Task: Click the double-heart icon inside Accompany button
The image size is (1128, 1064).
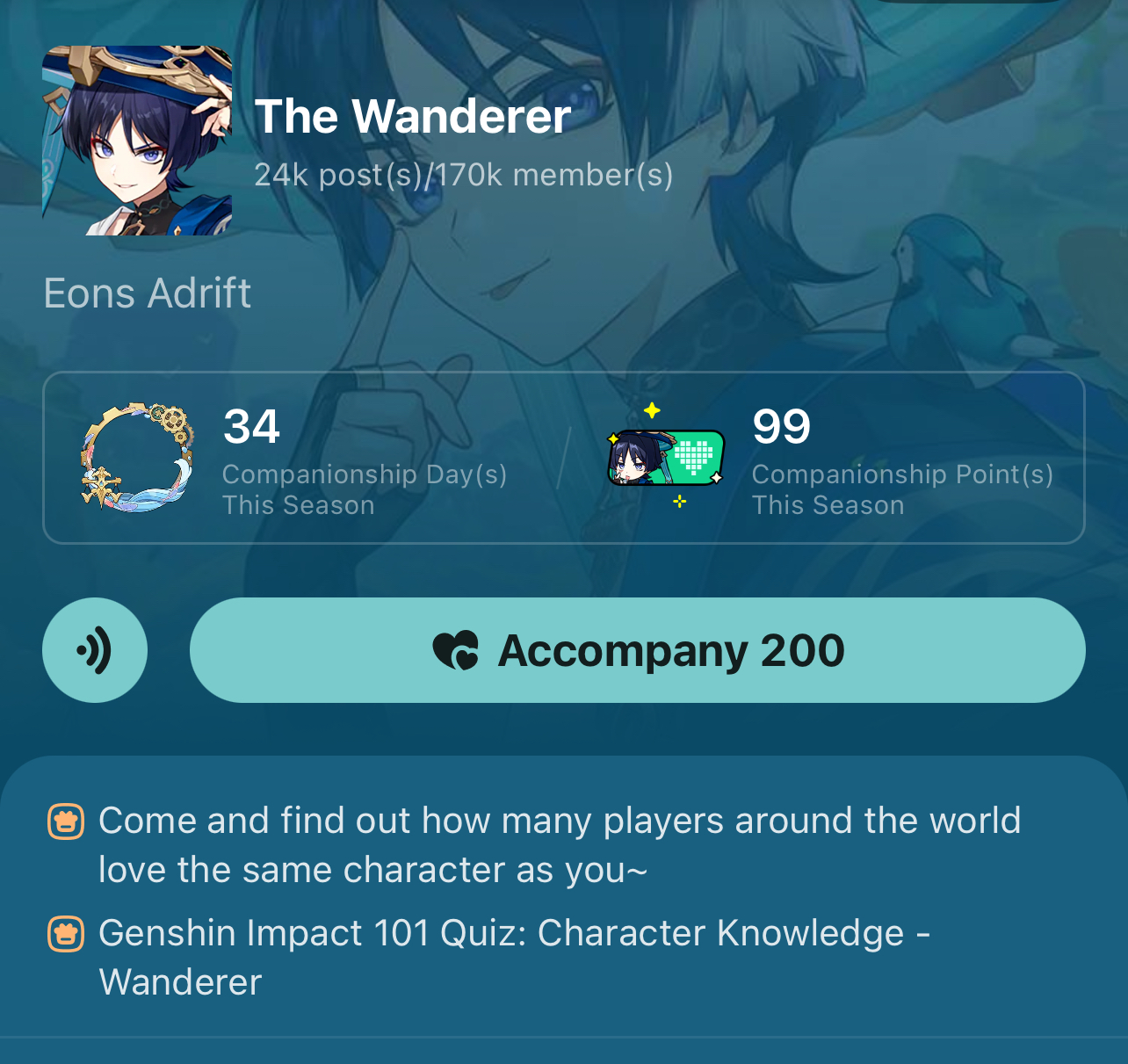Action: click(x=454, y=650)
